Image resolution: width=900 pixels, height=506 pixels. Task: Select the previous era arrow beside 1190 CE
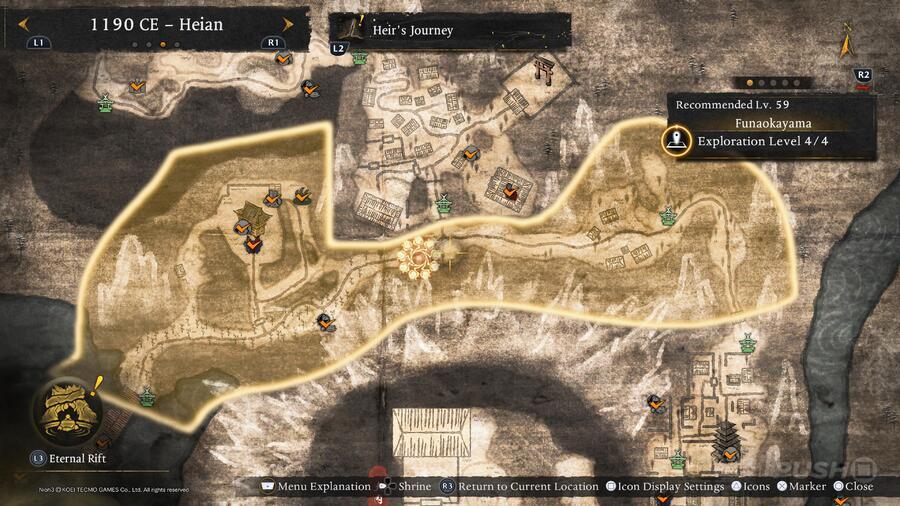67,24
